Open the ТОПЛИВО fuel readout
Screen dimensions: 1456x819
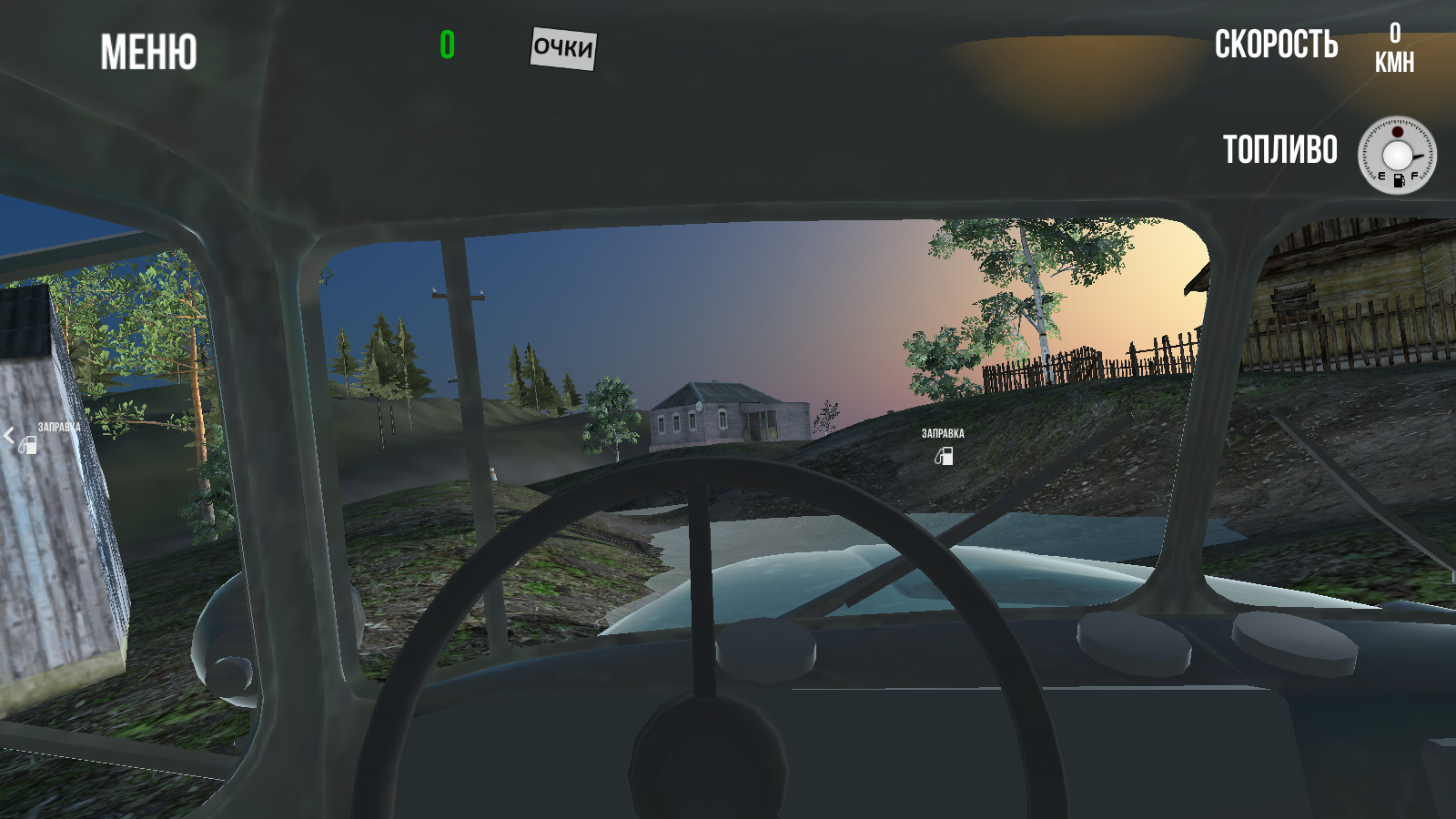[1281, 149]
